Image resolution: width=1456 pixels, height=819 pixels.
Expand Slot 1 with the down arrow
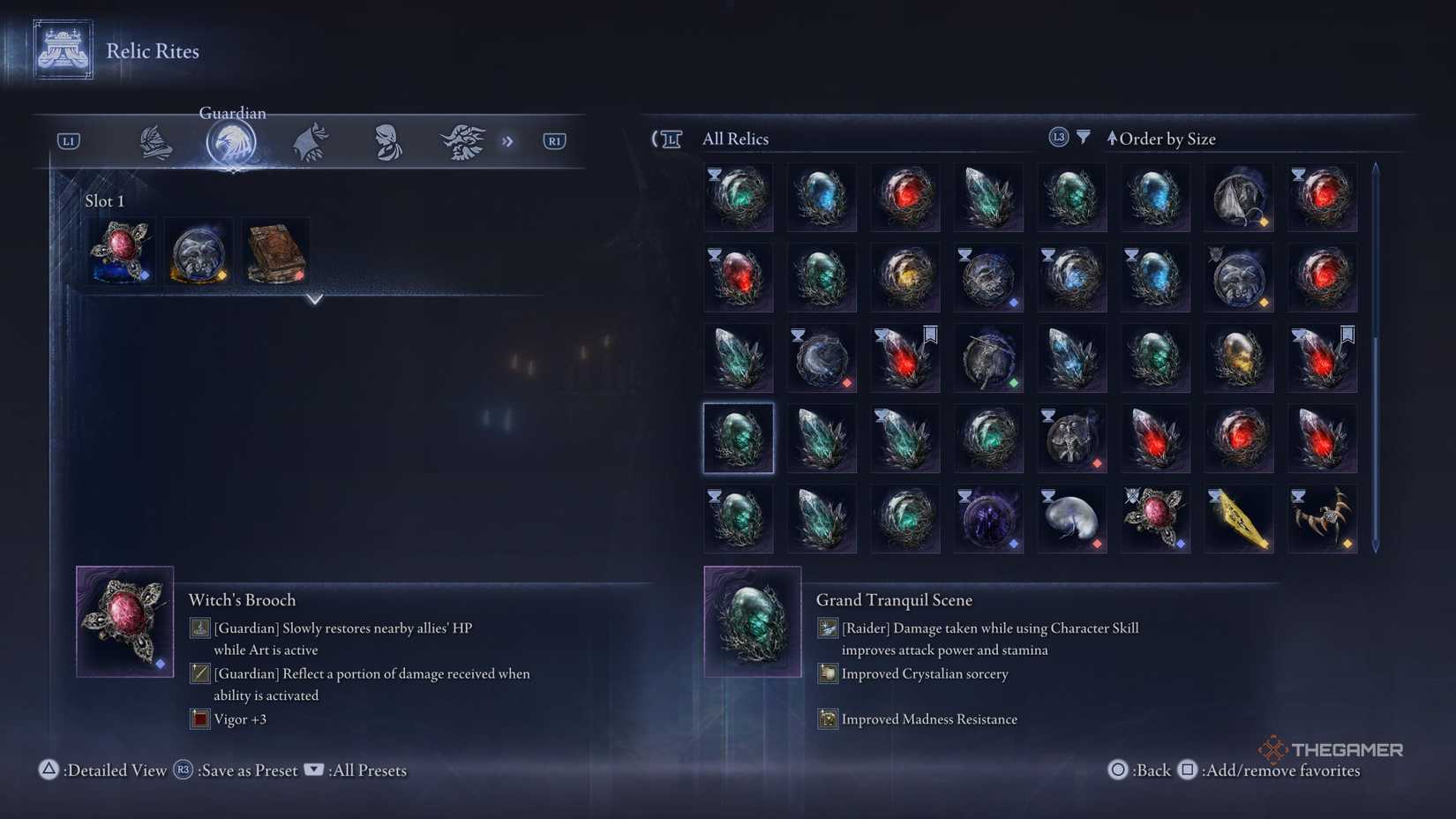(x=315, y=300)
